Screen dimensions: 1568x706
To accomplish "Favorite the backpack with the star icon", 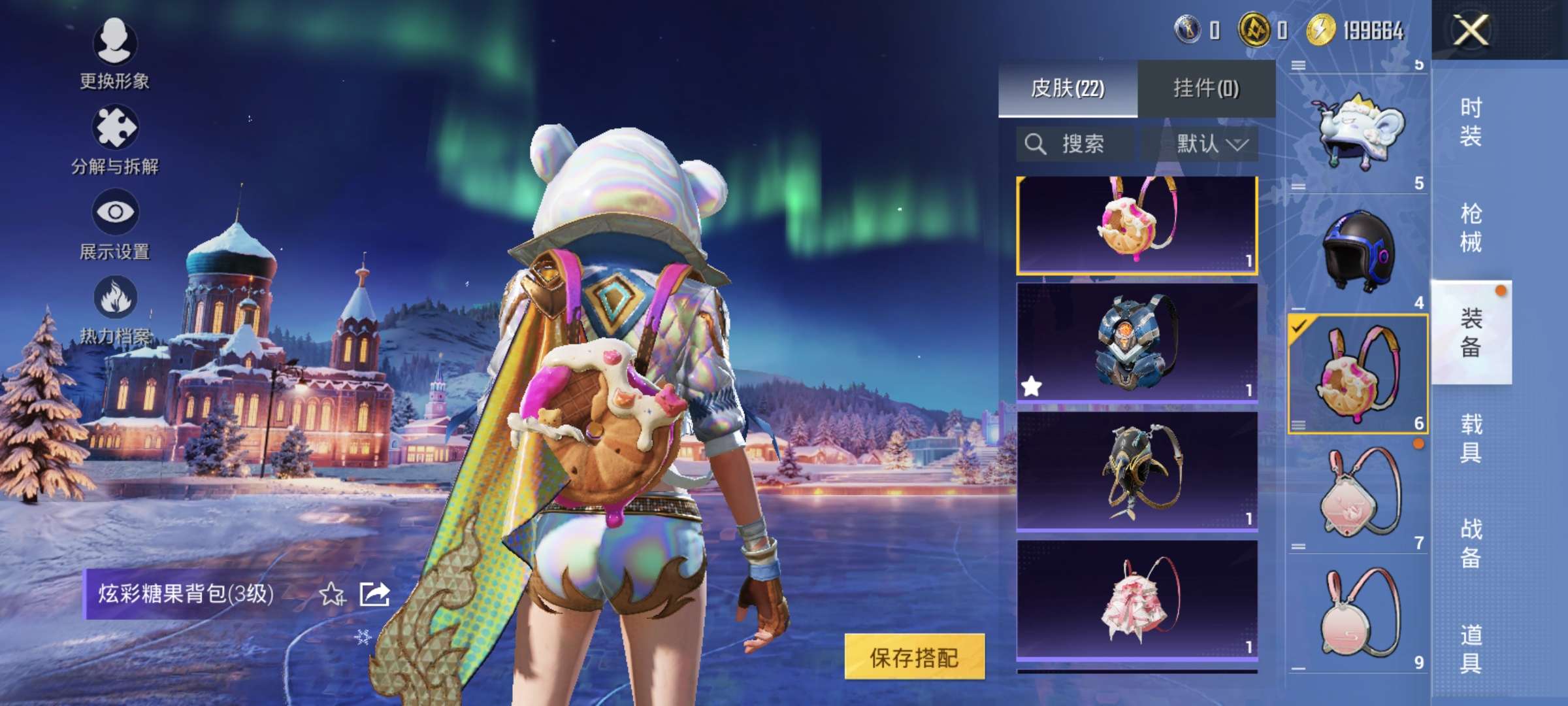I will [331, 594].
